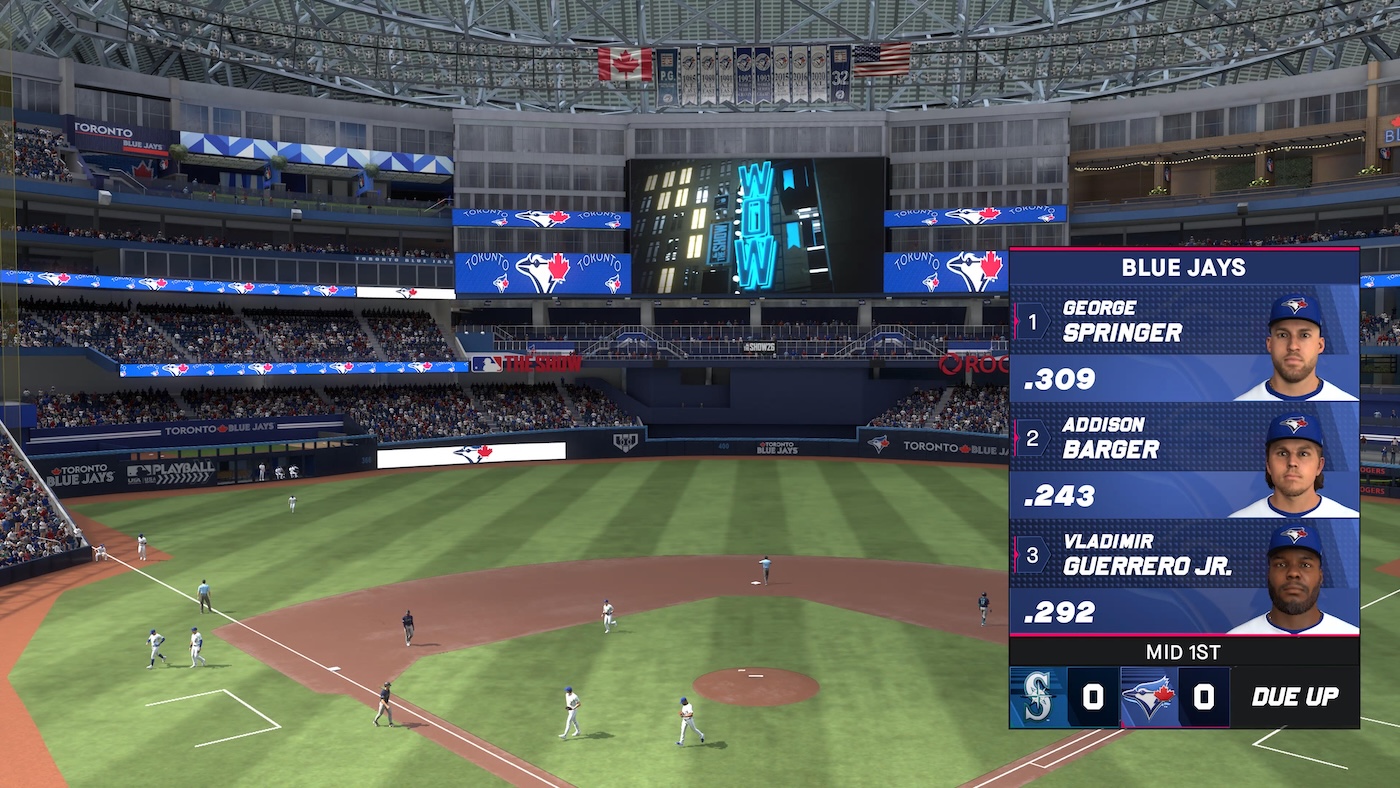
Task: Expand the DUE UP section
Action: click(x=1295, y=697)
